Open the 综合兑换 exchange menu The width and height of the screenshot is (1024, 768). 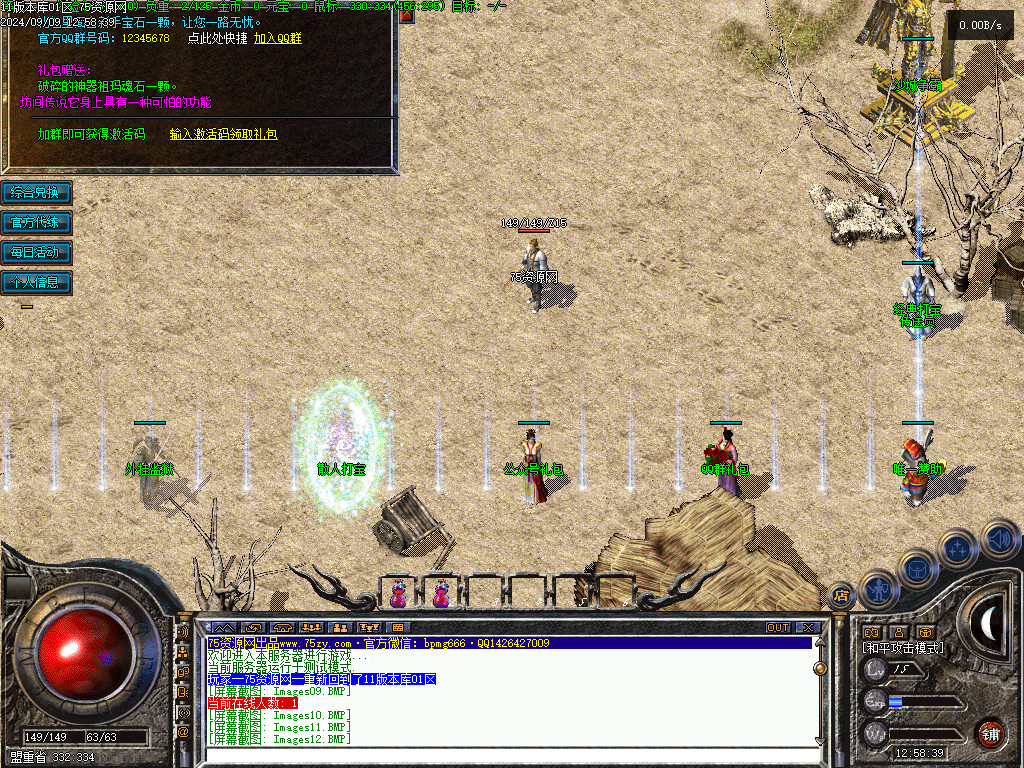click(x=37, y=192)
